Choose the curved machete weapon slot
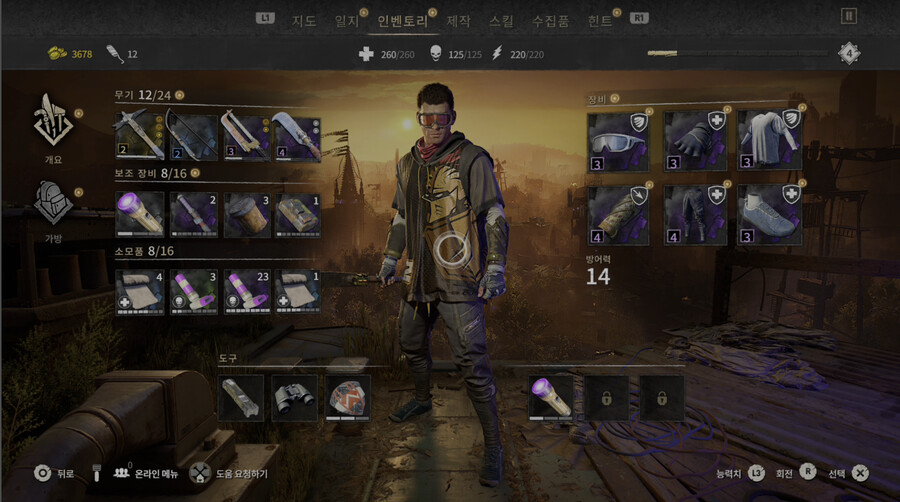 tap(296, 138)
